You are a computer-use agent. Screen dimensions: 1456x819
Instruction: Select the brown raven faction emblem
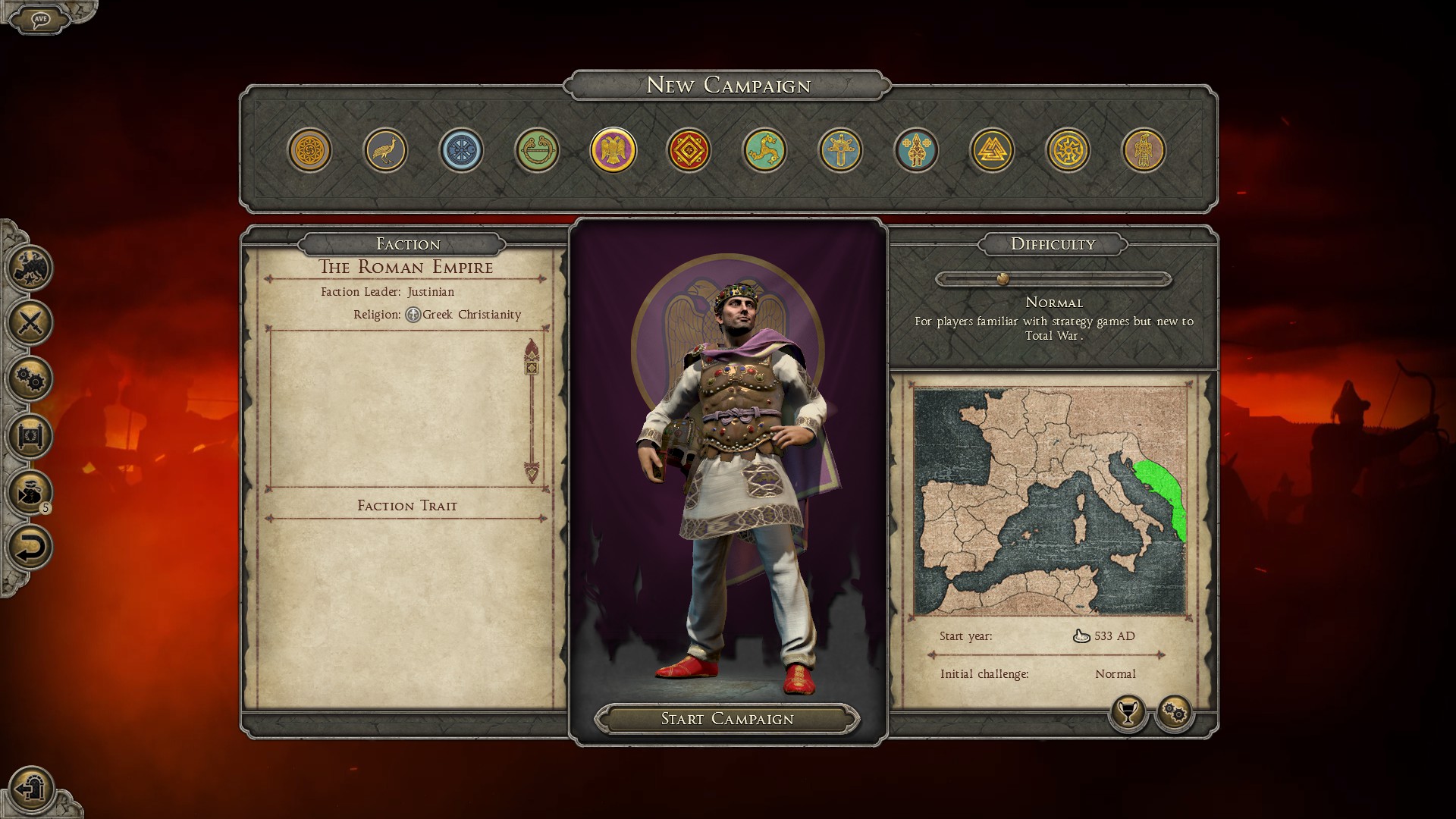(x=1144, y=150)
